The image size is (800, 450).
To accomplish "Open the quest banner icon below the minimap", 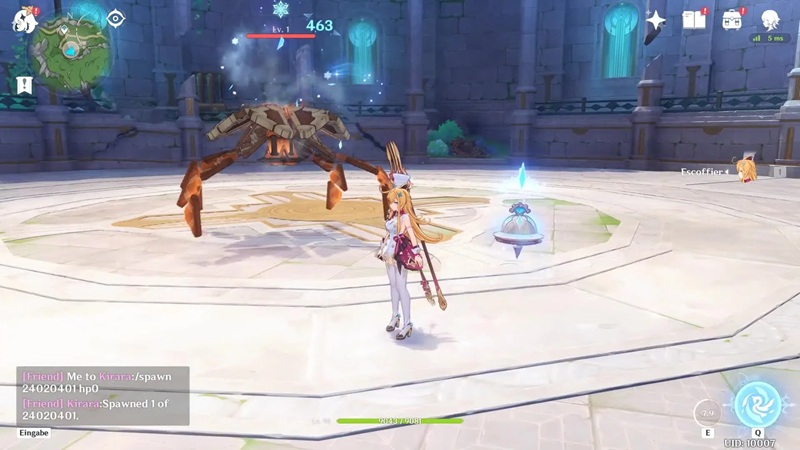I will 24,86.
